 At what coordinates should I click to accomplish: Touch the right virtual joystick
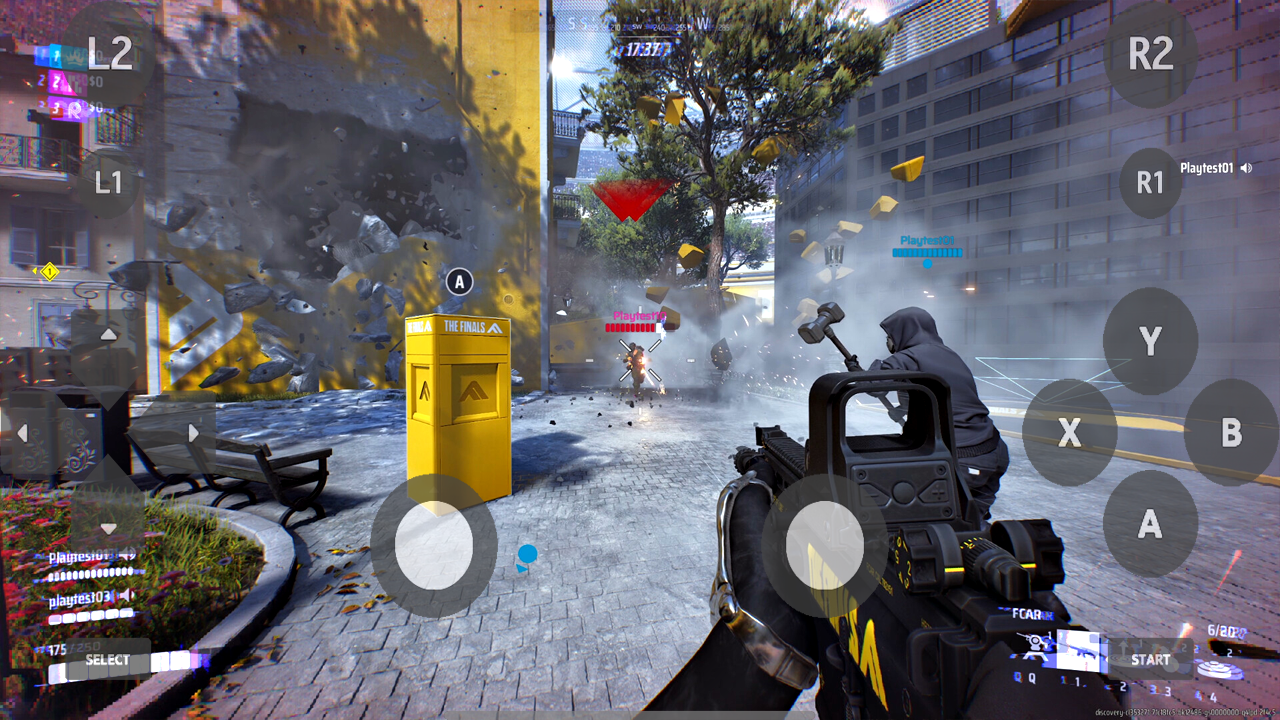pos(825,546)
